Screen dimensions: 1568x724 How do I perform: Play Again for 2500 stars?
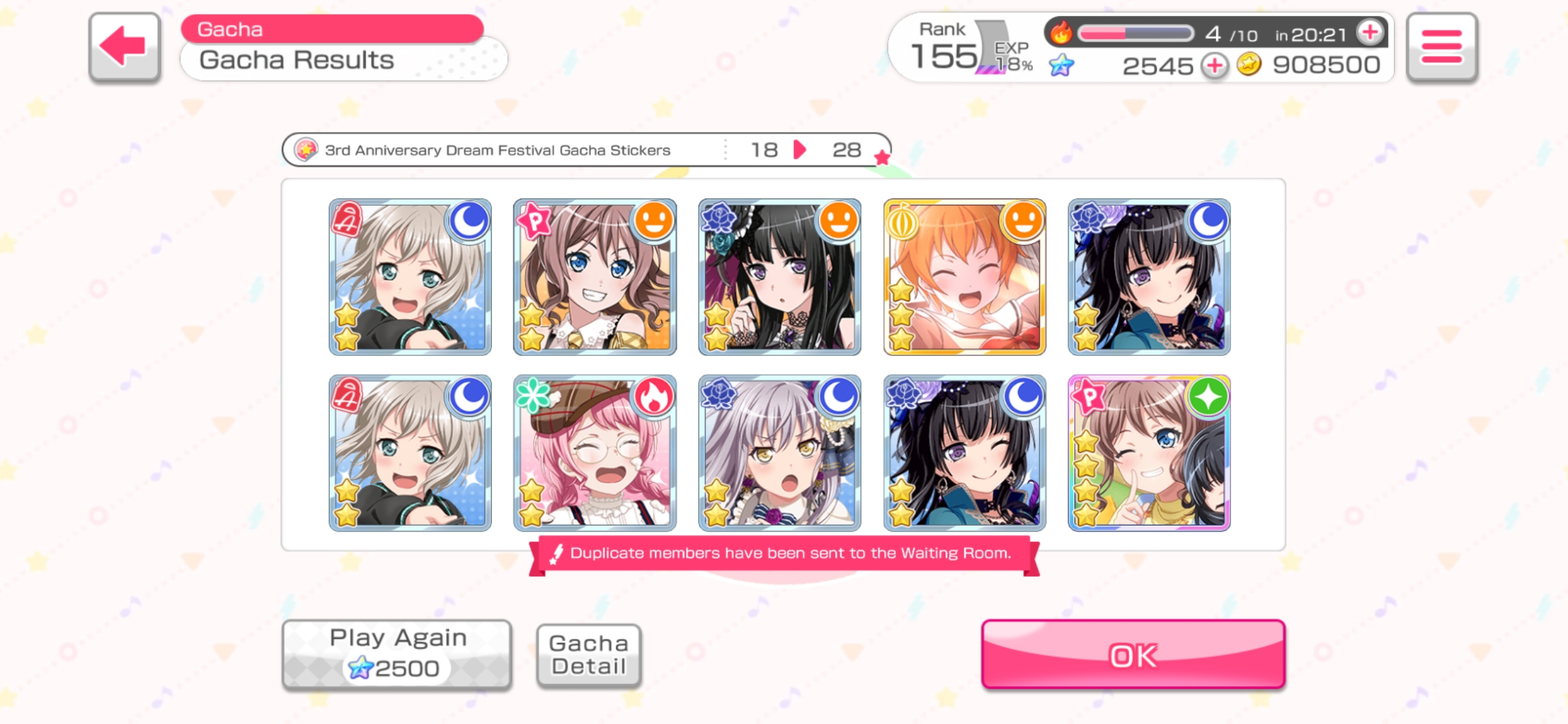[x=397, y=654]
